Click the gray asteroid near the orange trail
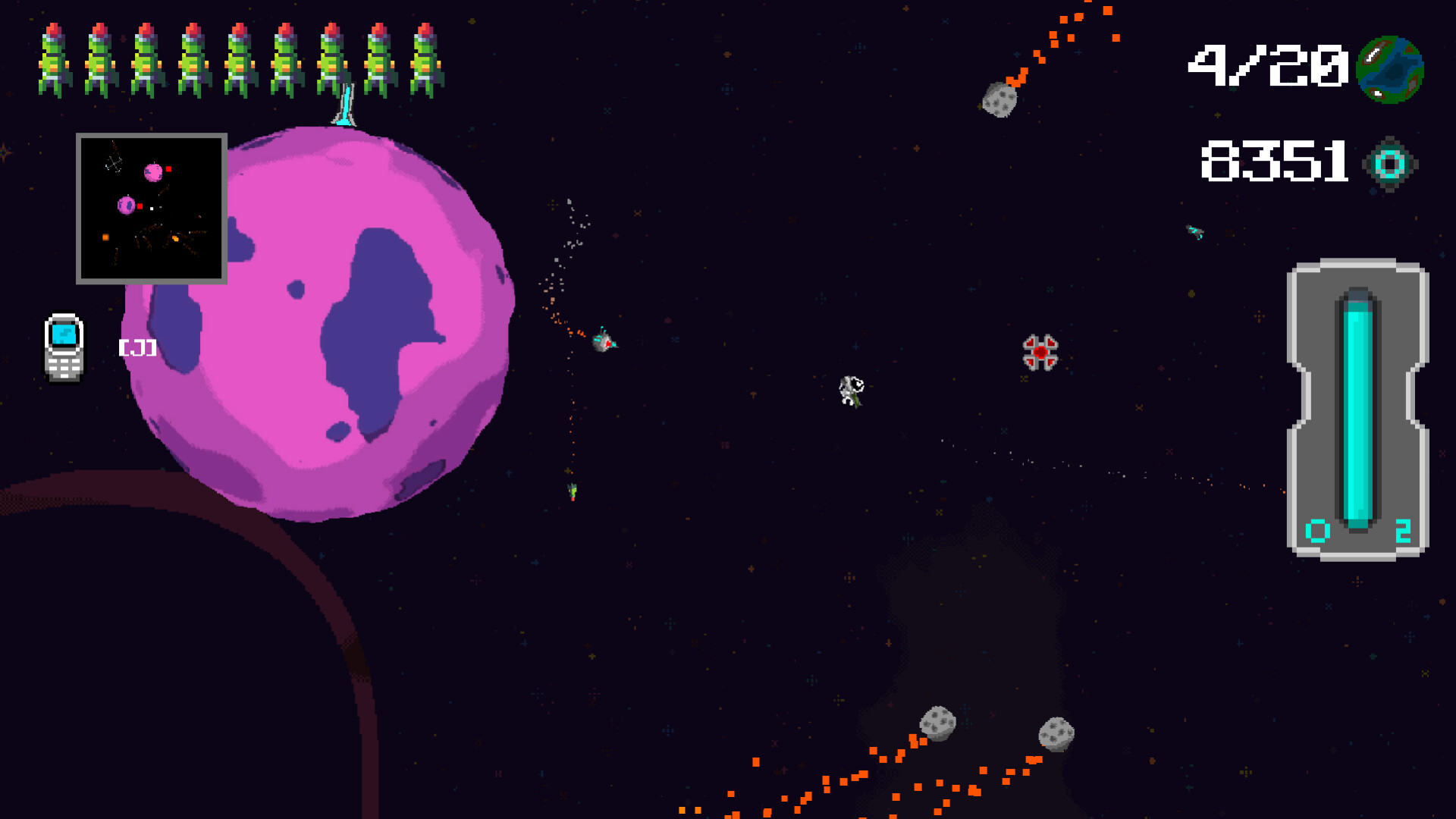The height and width of the screenshot is (819, 1456). point(999,99)
